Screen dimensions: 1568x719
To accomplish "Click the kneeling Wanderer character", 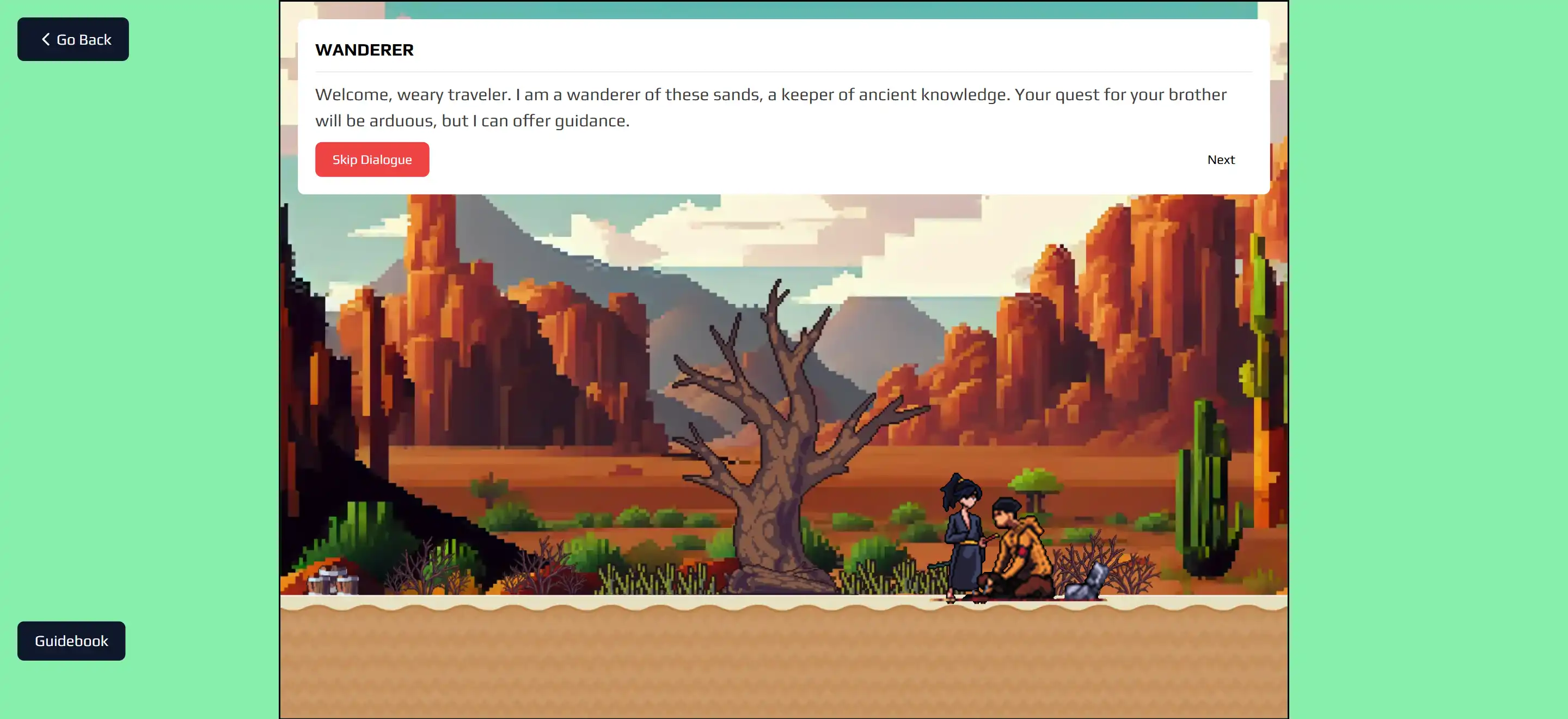I will [x=1022, y=548].
